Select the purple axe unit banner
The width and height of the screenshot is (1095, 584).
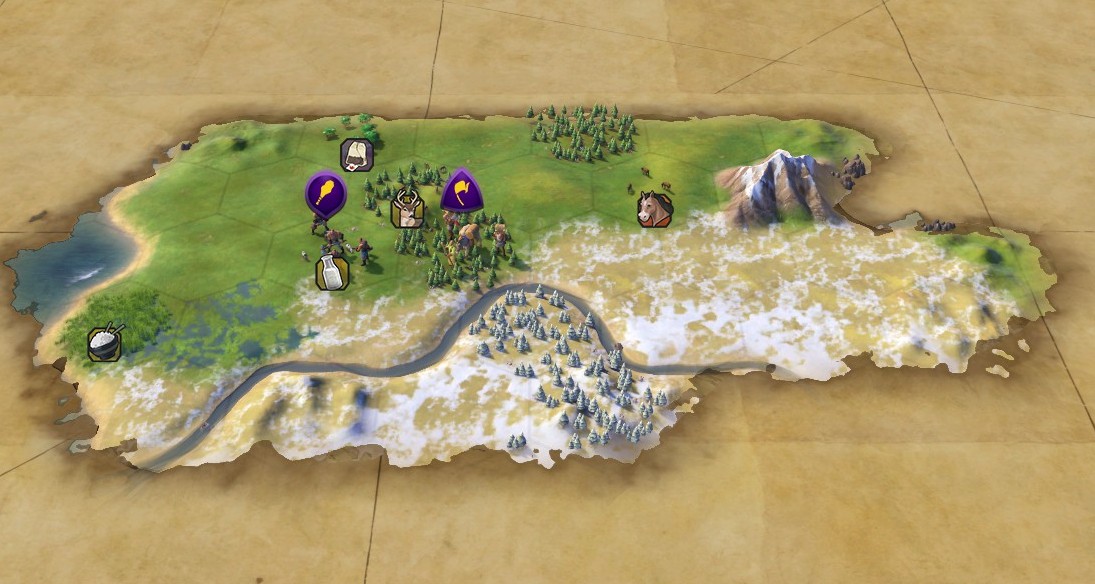[x=460, y=188]
